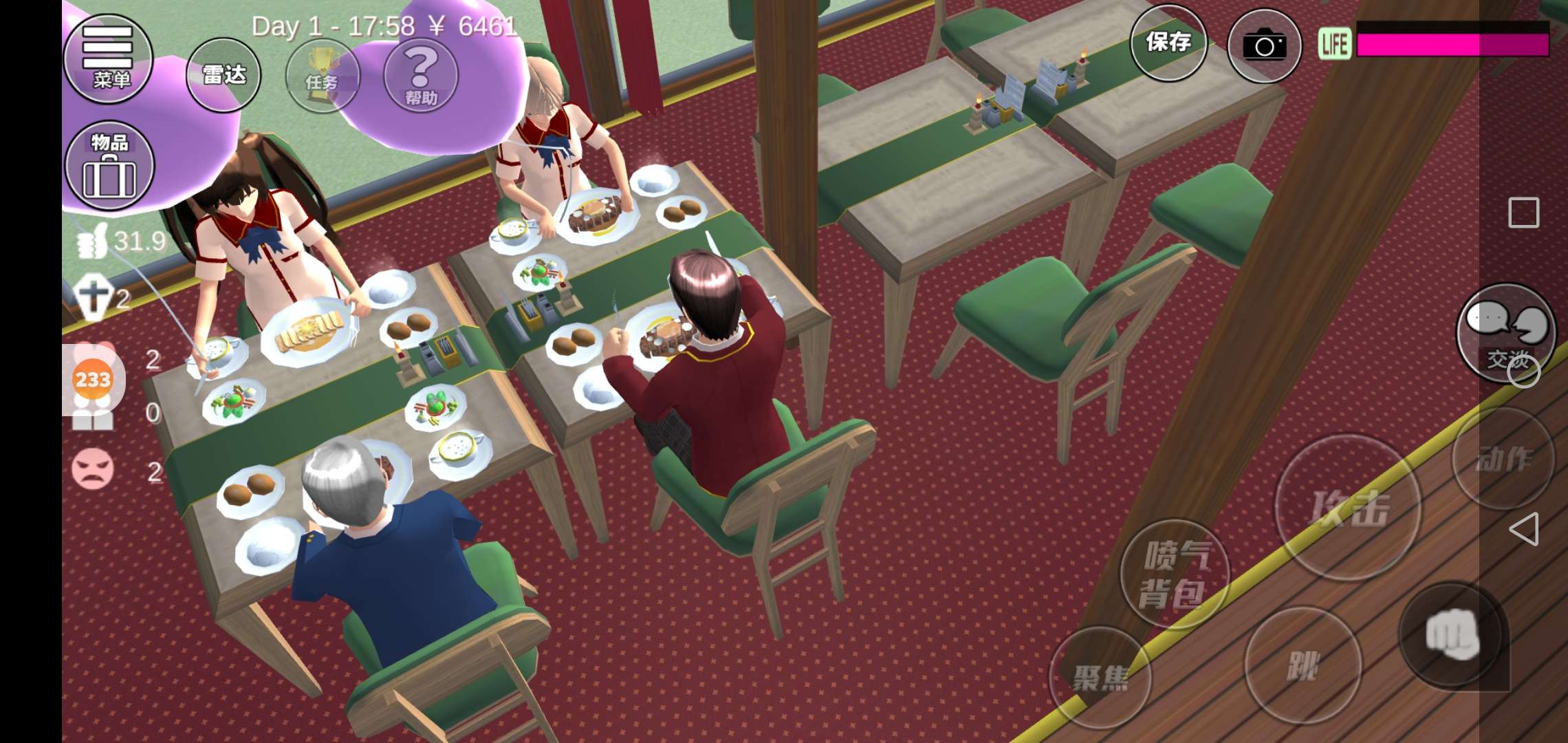Tap the Android back triangle
Screen dimensions: 1568x743
point(1524,529)
